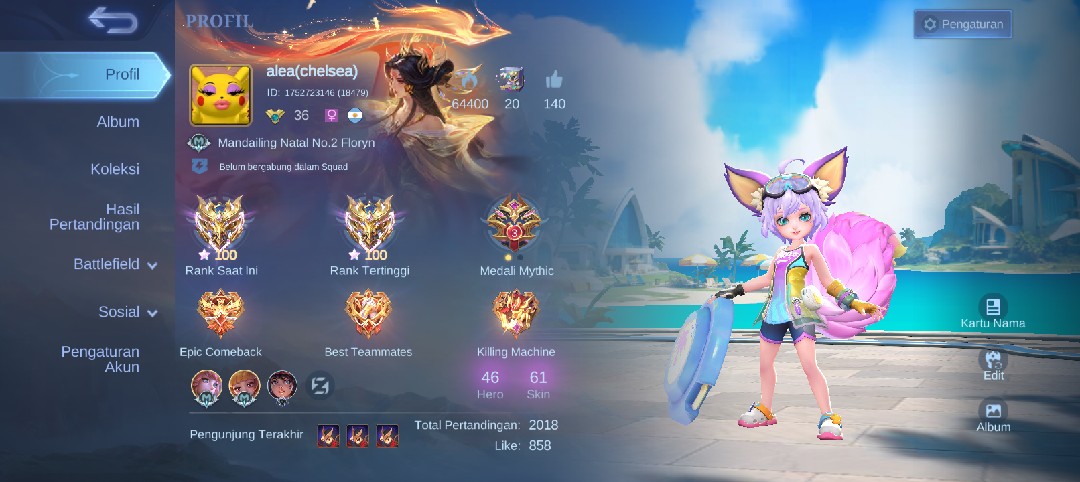
Task: Give a like with thumbs-up icon
Action: (554, 81)
